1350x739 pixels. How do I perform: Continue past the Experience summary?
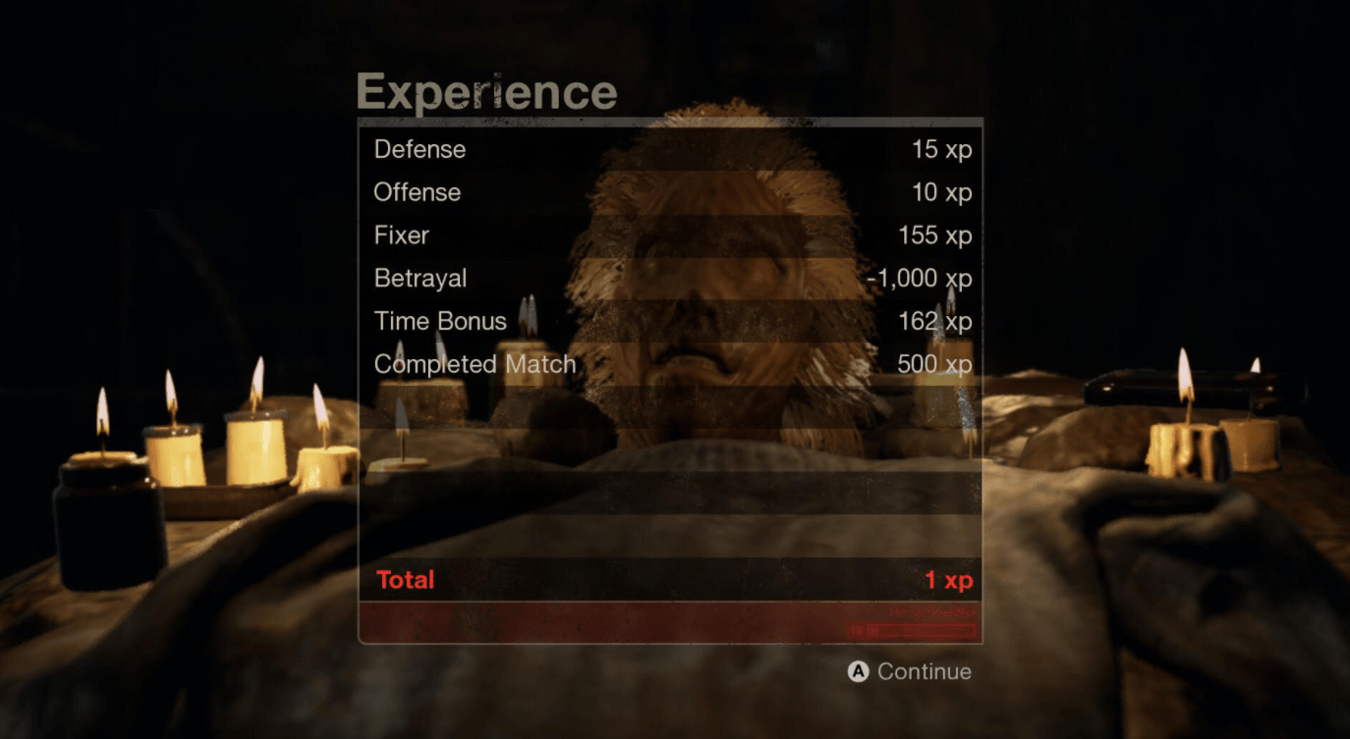(x=910, y=672)
